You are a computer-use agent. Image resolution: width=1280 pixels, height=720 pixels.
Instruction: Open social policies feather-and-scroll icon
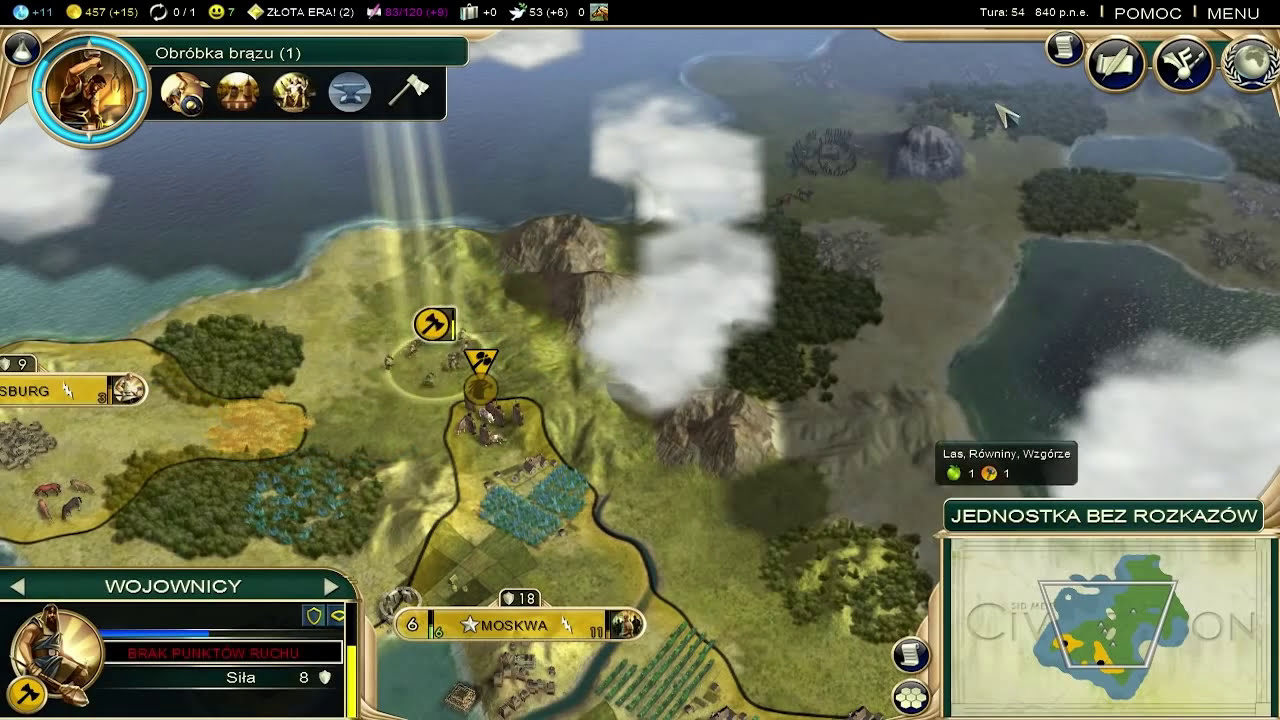point(1115,66)
